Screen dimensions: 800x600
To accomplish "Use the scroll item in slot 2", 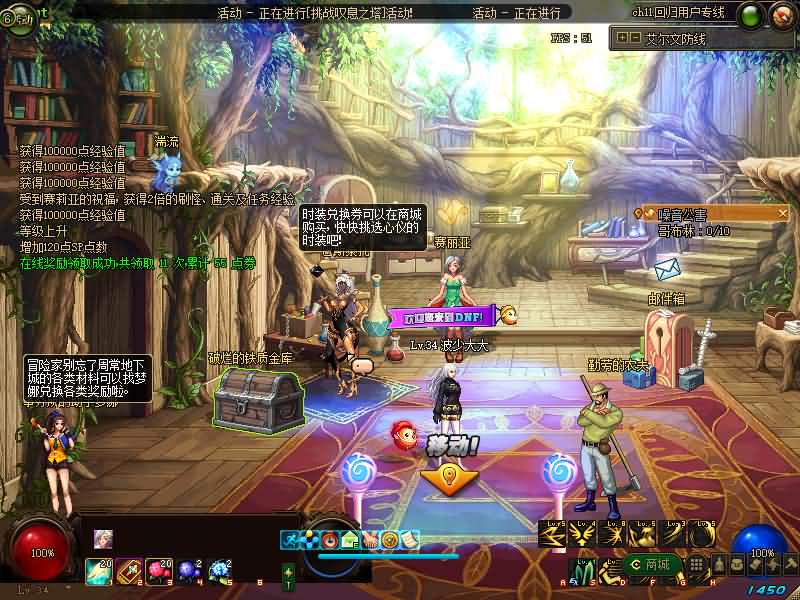I will (x=128, y=570).
